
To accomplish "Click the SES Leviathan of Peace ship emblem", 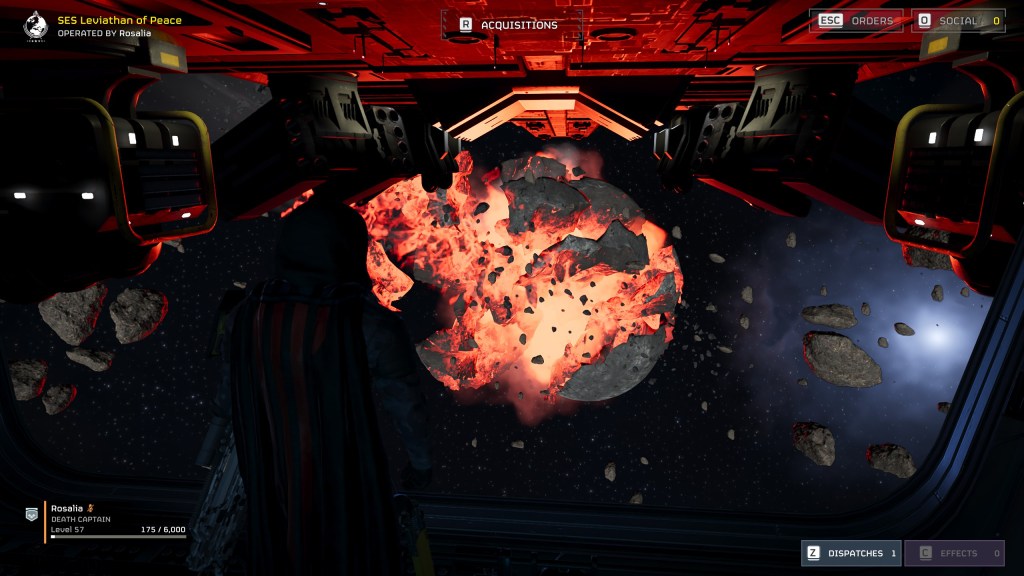I will 35,24.
